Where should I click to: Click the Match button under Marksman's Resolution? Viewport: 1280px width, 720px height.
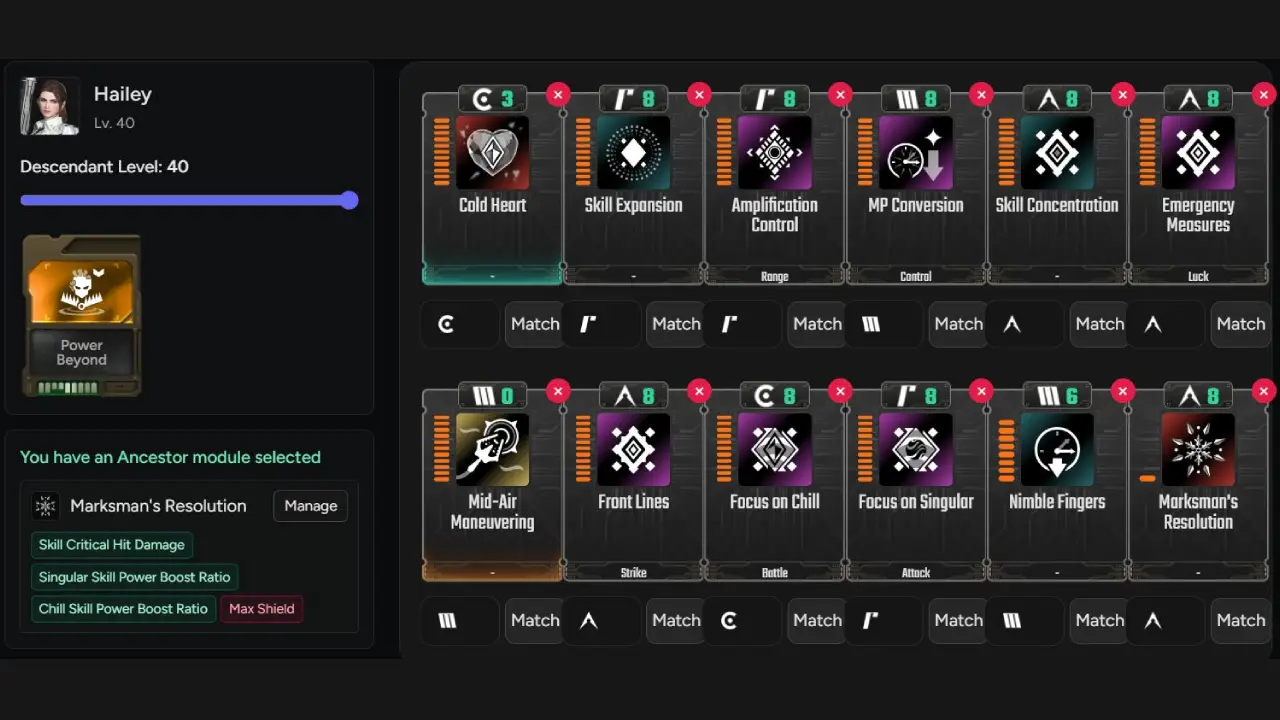coord(1240,620)
